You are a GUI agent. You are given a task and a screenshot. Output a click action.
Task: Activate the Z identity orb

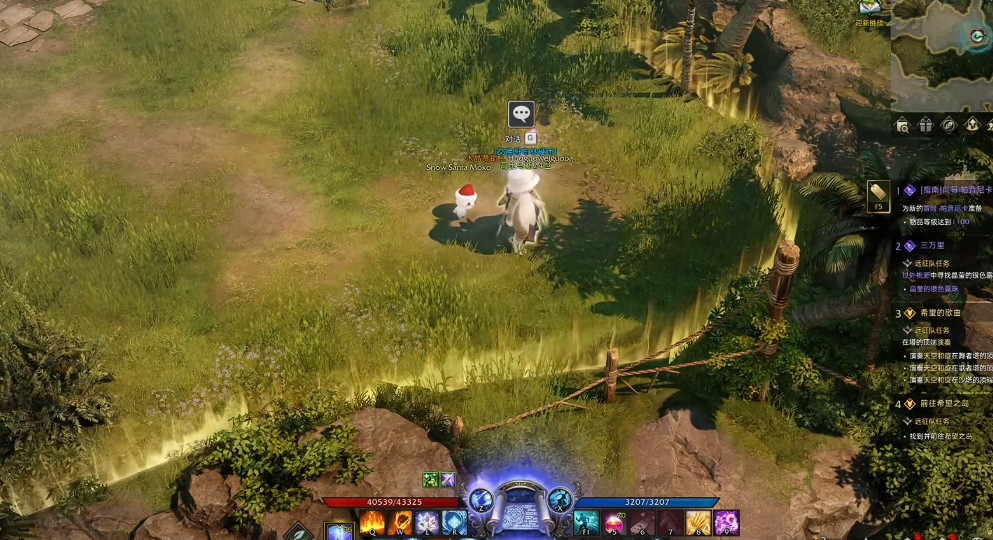[480, 498]
